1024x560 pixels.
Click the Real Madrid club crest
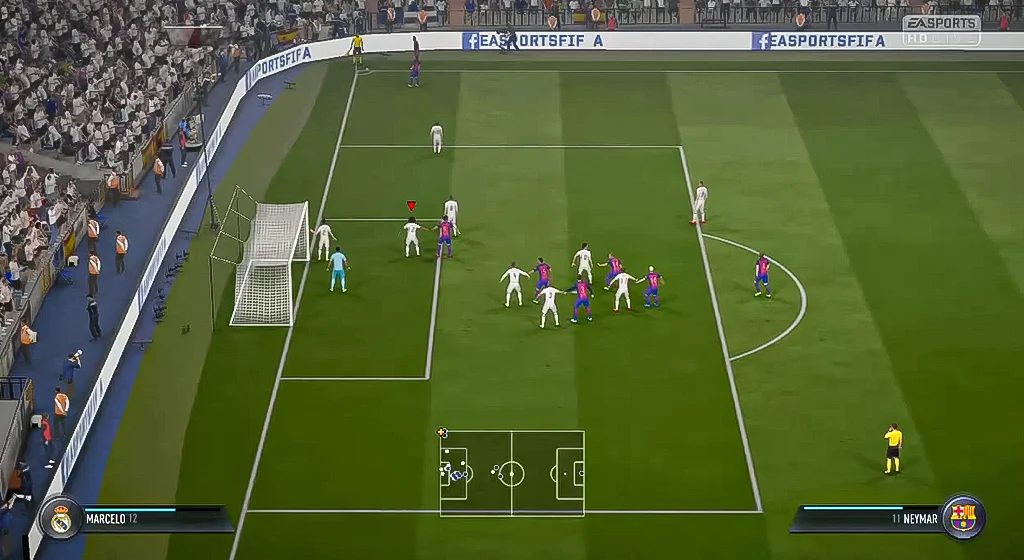(61, 518)
